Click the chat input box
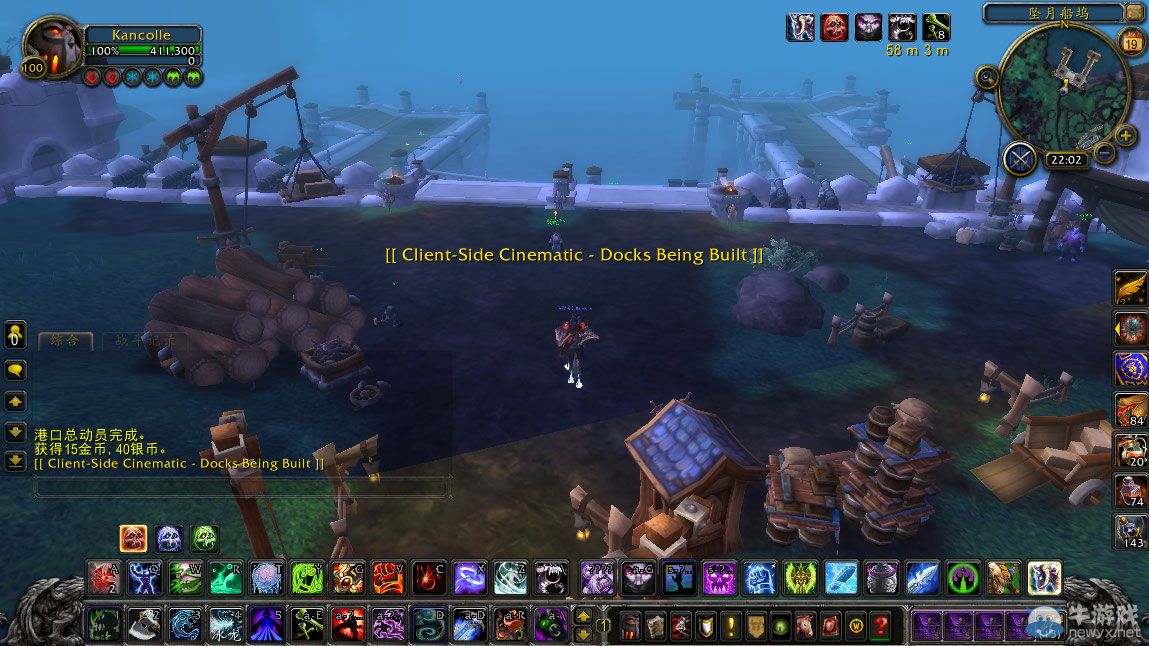This screenshot has height=646, width=1149. pyautogui.click(x=238, y=487)
